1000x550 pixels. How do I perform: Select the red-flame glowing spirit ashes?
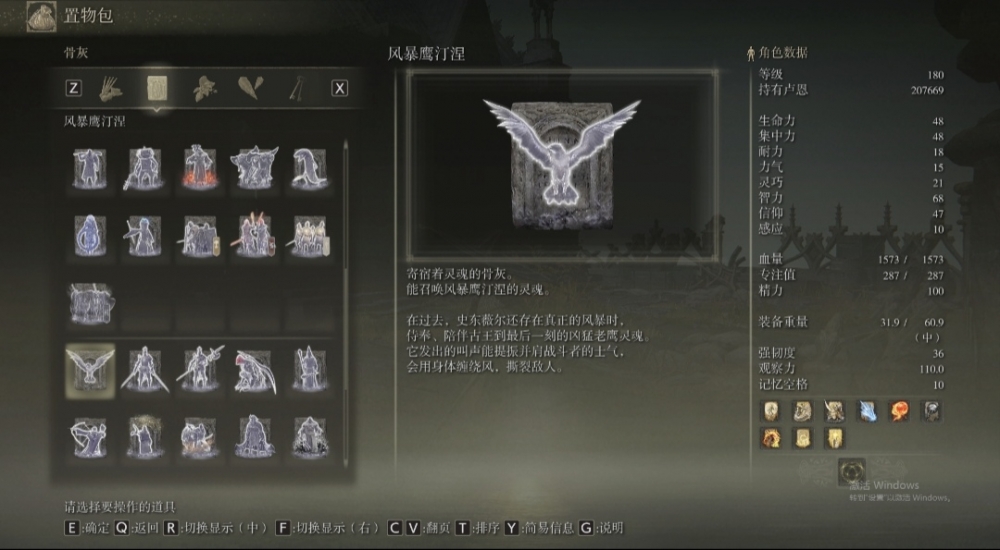pos(199,168)
